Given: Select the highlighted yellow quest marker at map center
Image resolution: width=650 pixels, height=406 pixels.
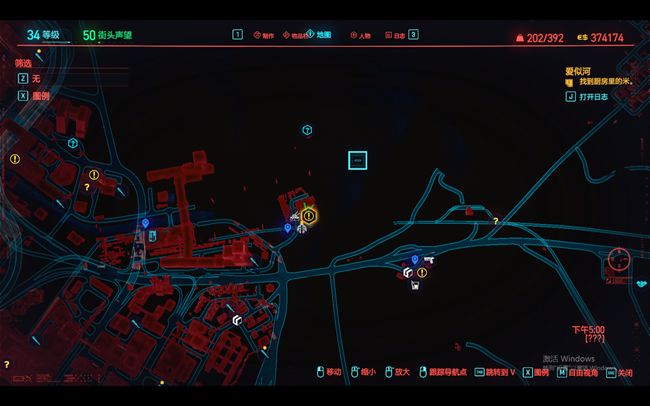Looking at the screenshot, I should click(309, 215).
